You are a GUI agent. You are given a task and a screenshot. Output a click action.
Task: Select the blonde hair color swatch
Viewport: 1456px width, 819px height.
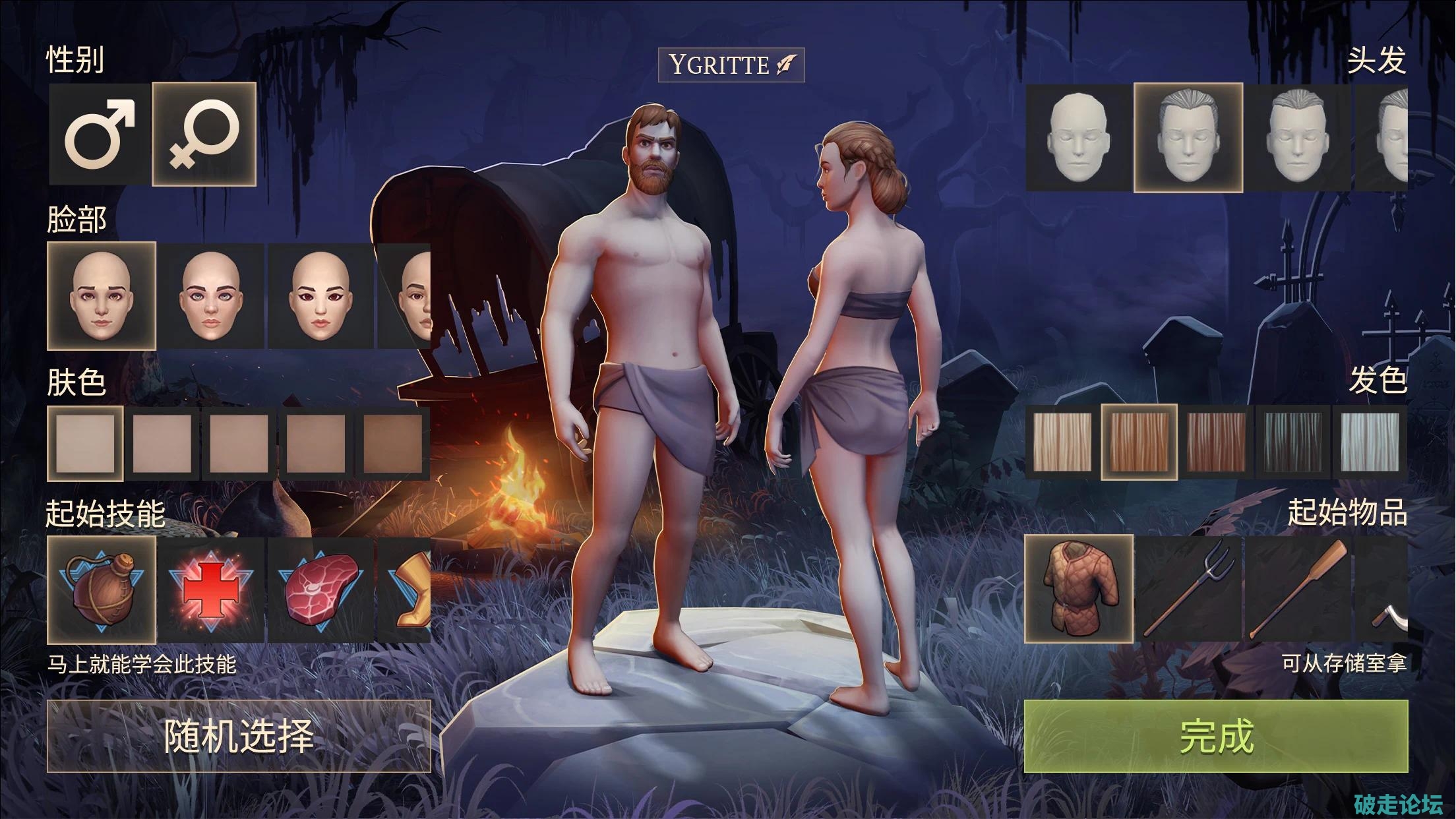tap(1062, 442)
